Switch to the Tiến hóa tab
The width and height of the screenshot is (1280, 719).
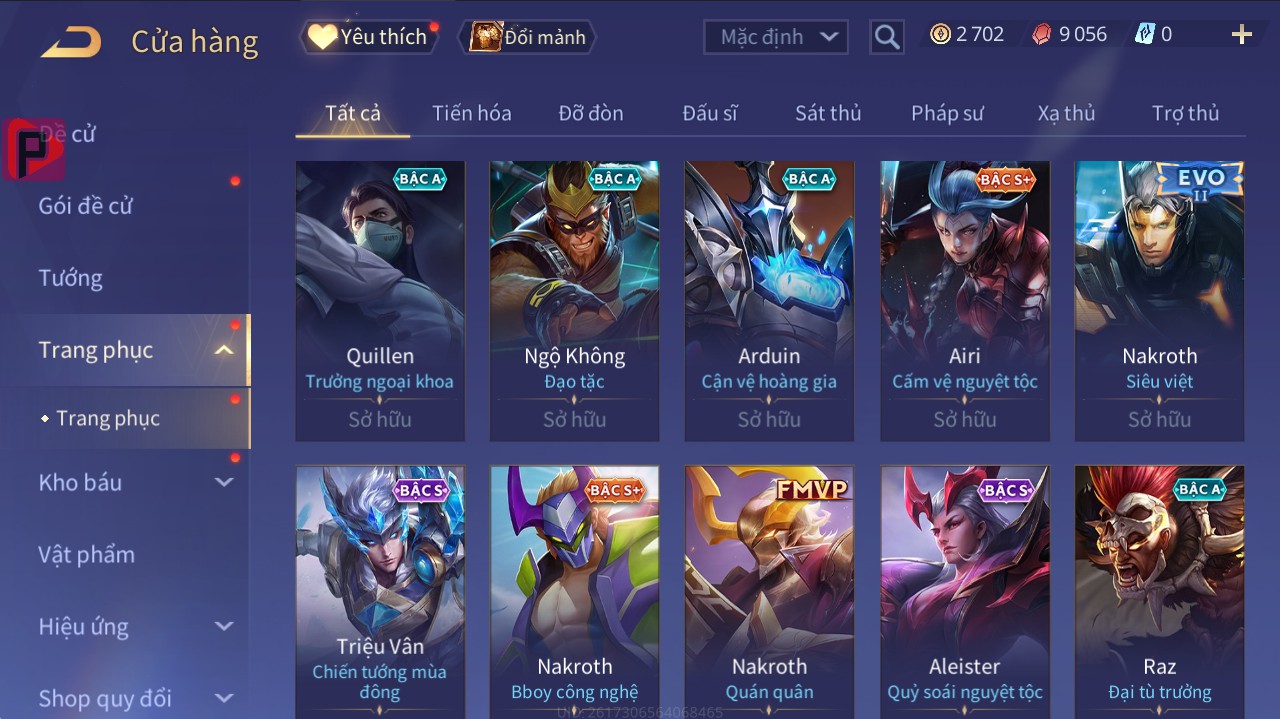(x=471, y=113)
